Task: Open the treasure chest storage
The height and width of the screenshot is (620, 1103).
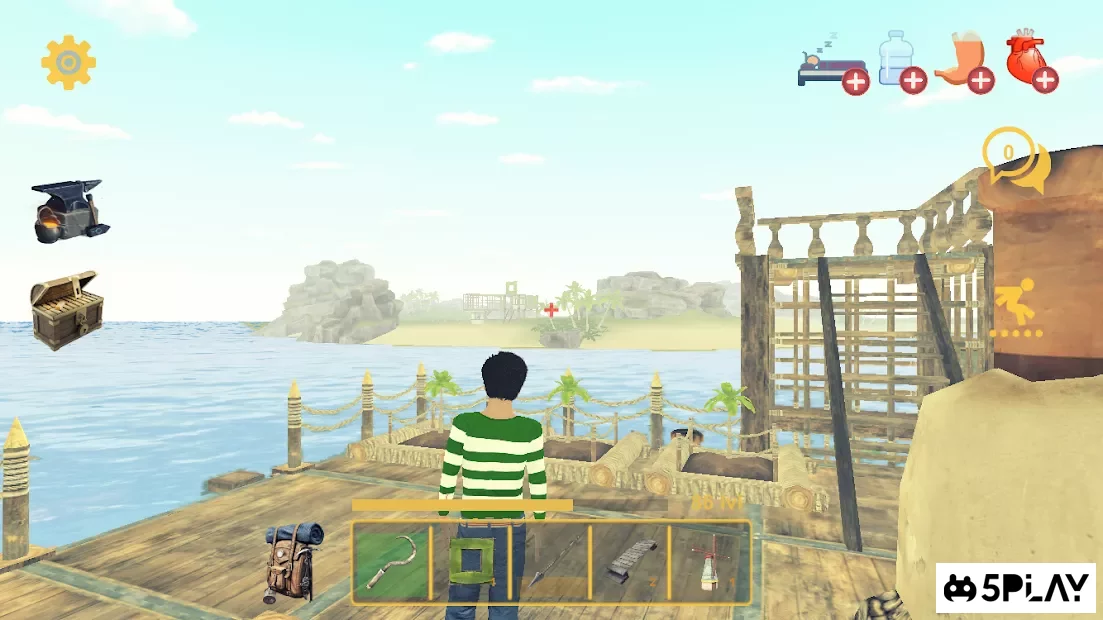Action: 66,309
